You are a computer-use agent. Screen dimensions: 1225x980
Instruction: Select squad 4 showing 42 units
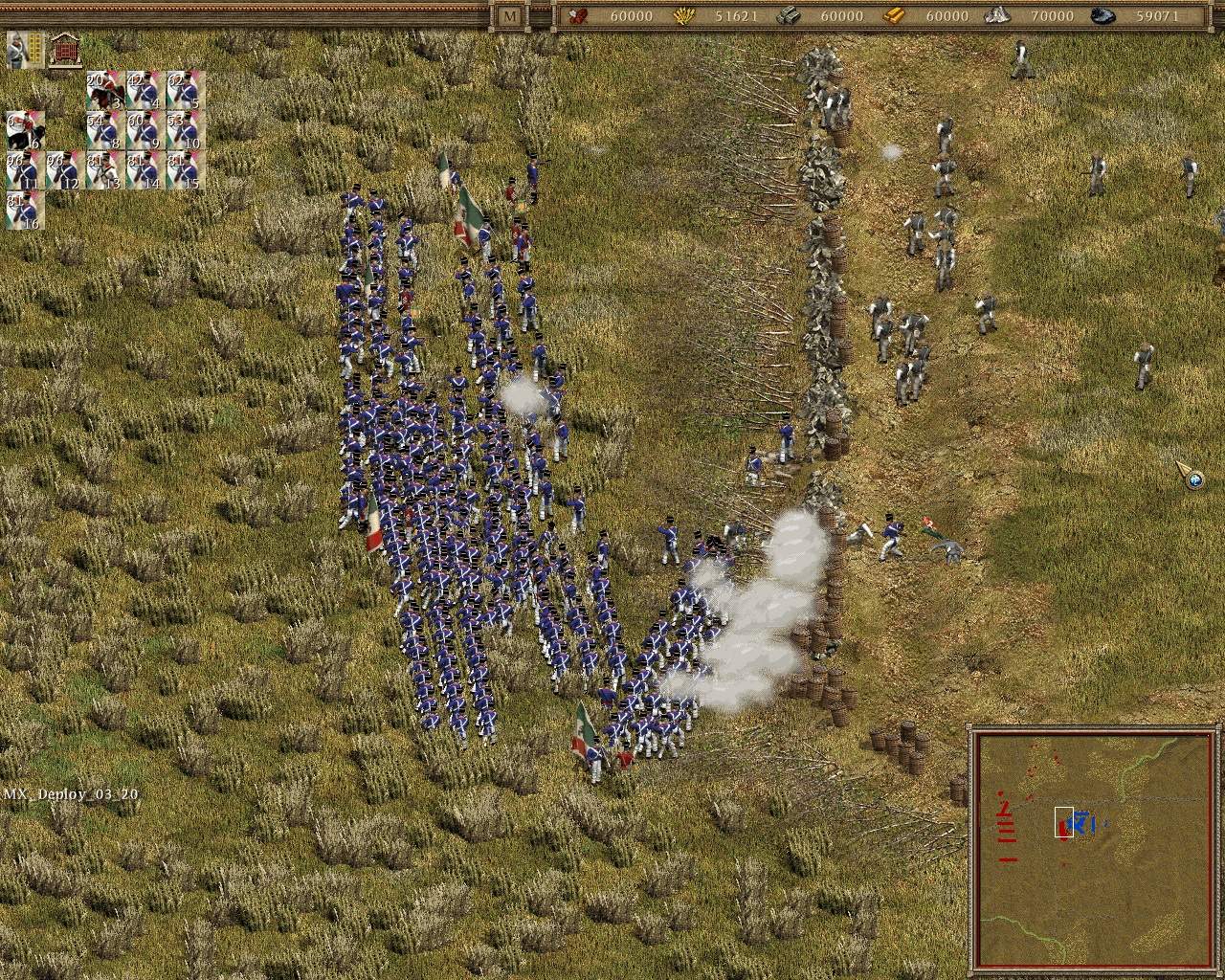(144, 89)
